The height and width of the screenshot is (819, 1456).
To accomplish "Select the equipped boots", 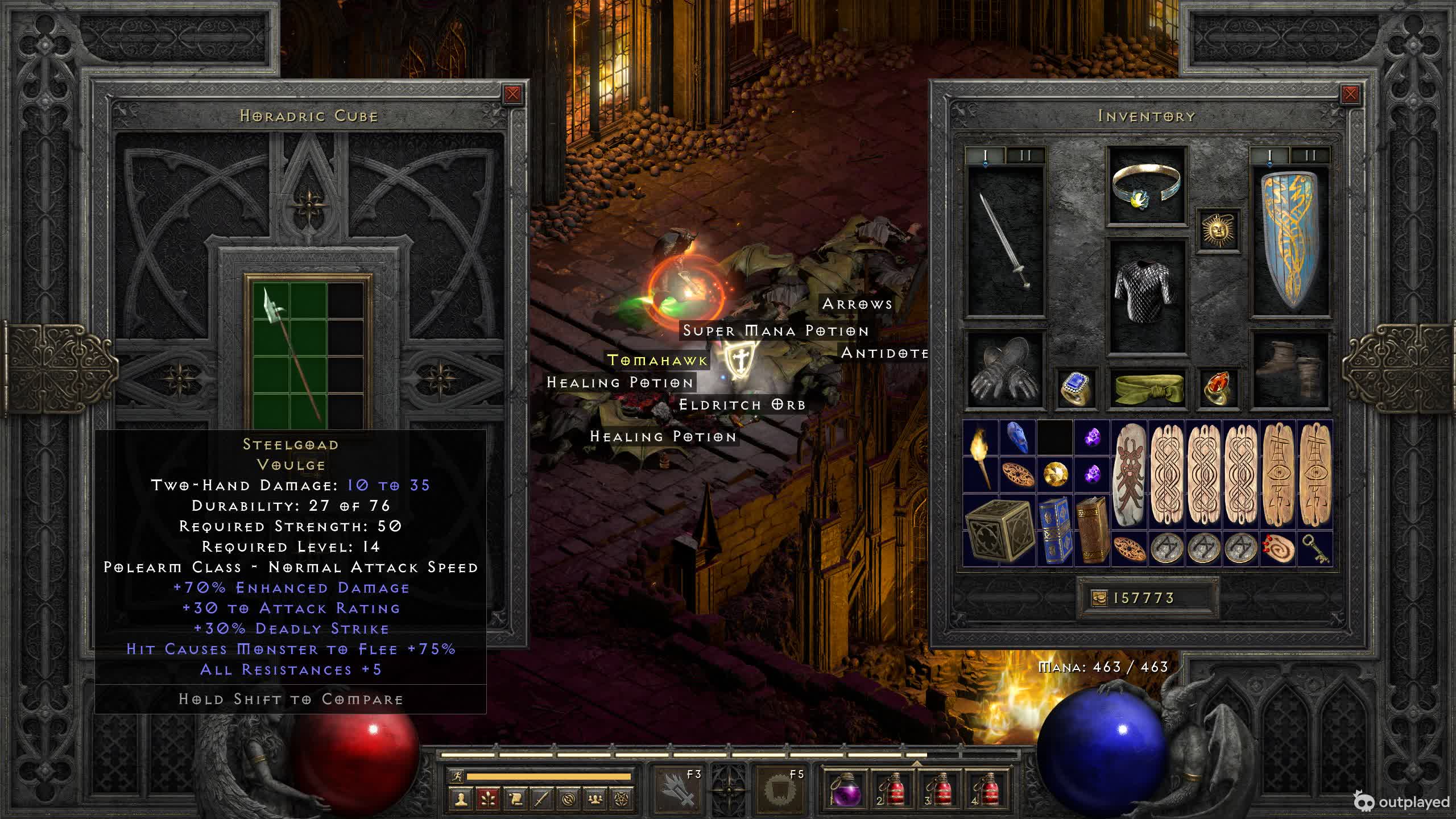I will point(1290,371).
